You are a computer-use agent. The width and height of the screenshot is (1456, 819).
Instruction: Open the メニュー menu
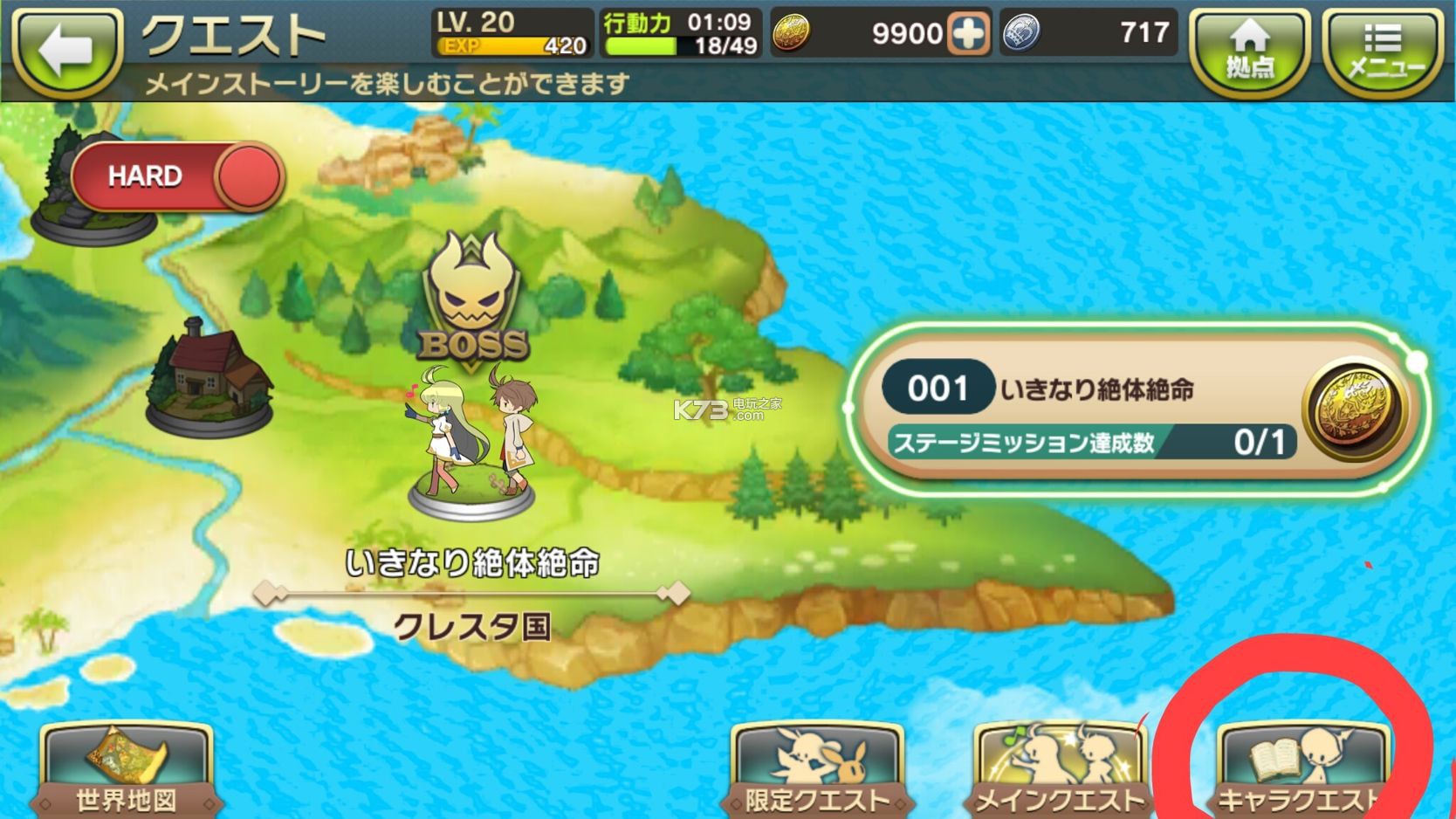tap(1384, 51)
